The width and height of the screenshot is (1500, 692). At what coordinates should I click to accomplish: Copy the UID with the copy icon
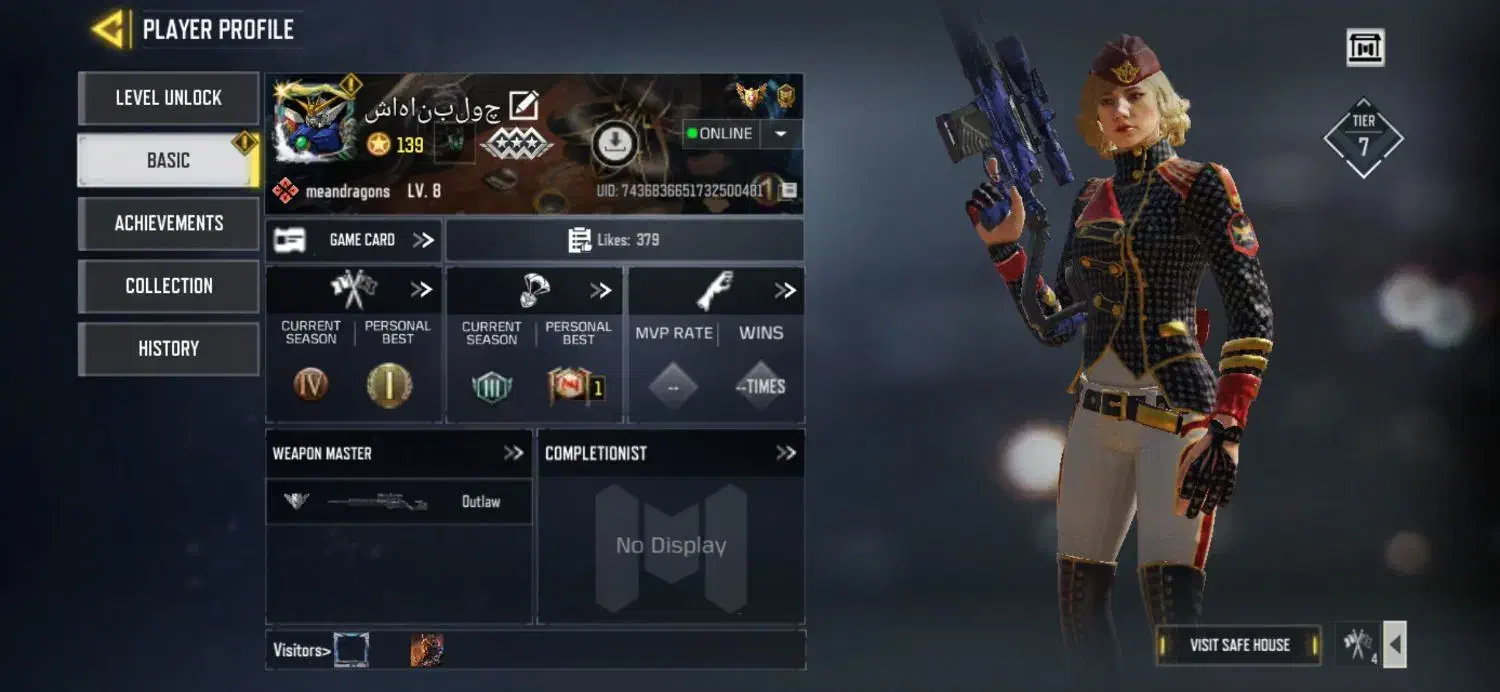pos(789,190)
